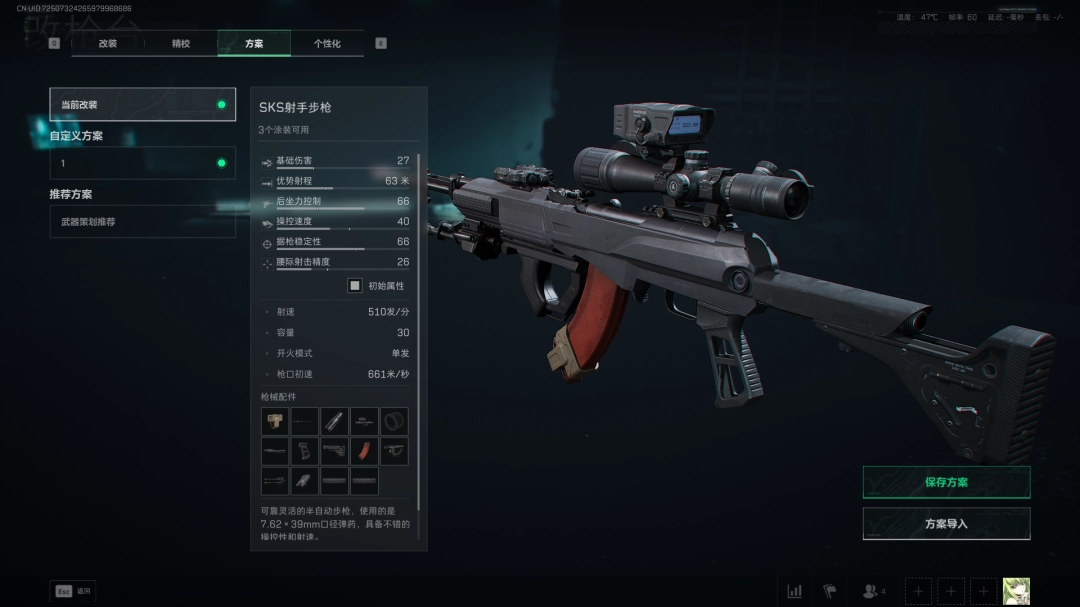This screenshot has width=1080, height=607.
Task: Switch to the 改装 tab
Action: tap(108, 44)
